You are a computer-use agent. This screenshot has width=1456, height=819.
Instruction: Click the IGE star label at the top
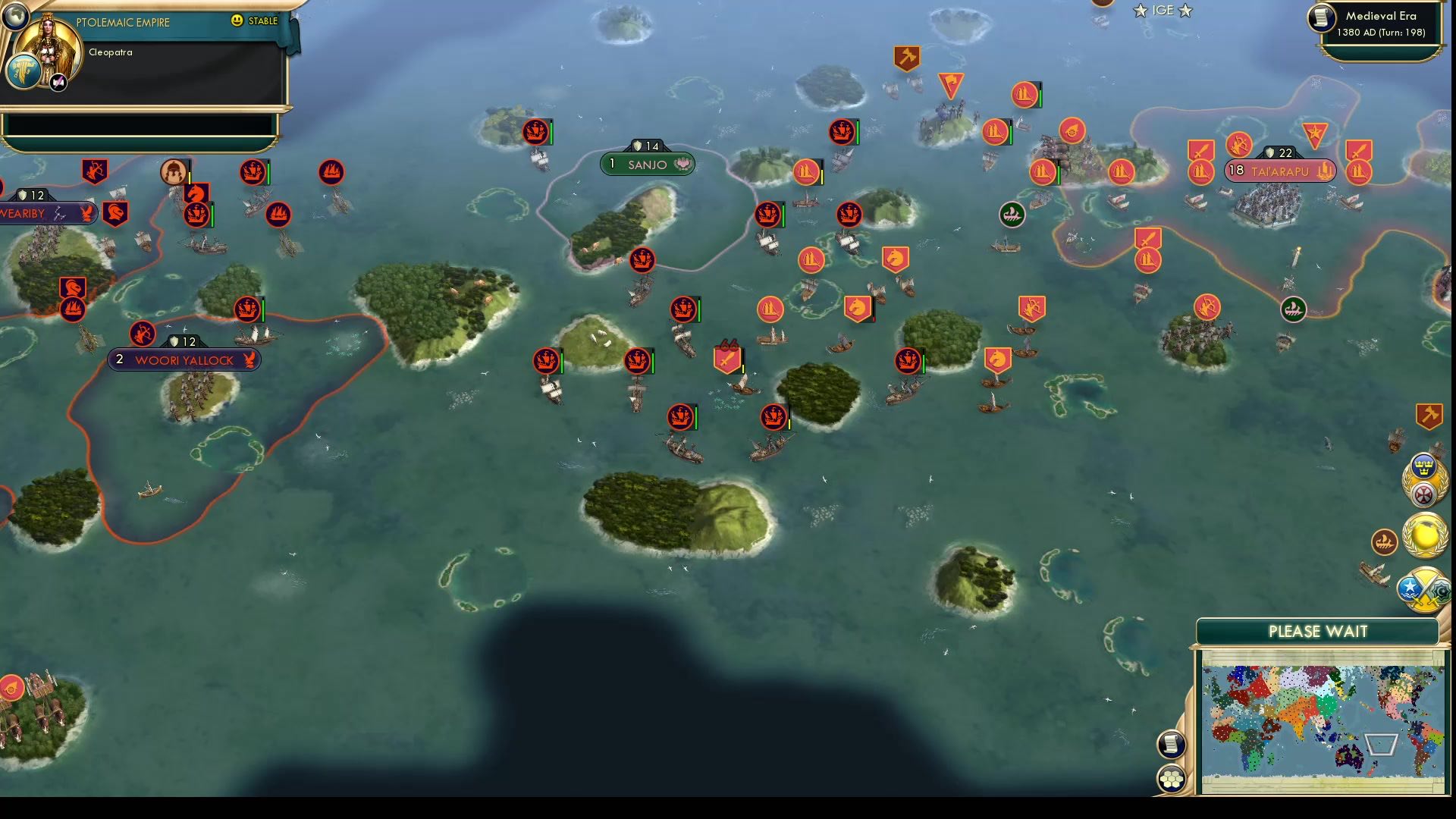tap(1162, 11)
